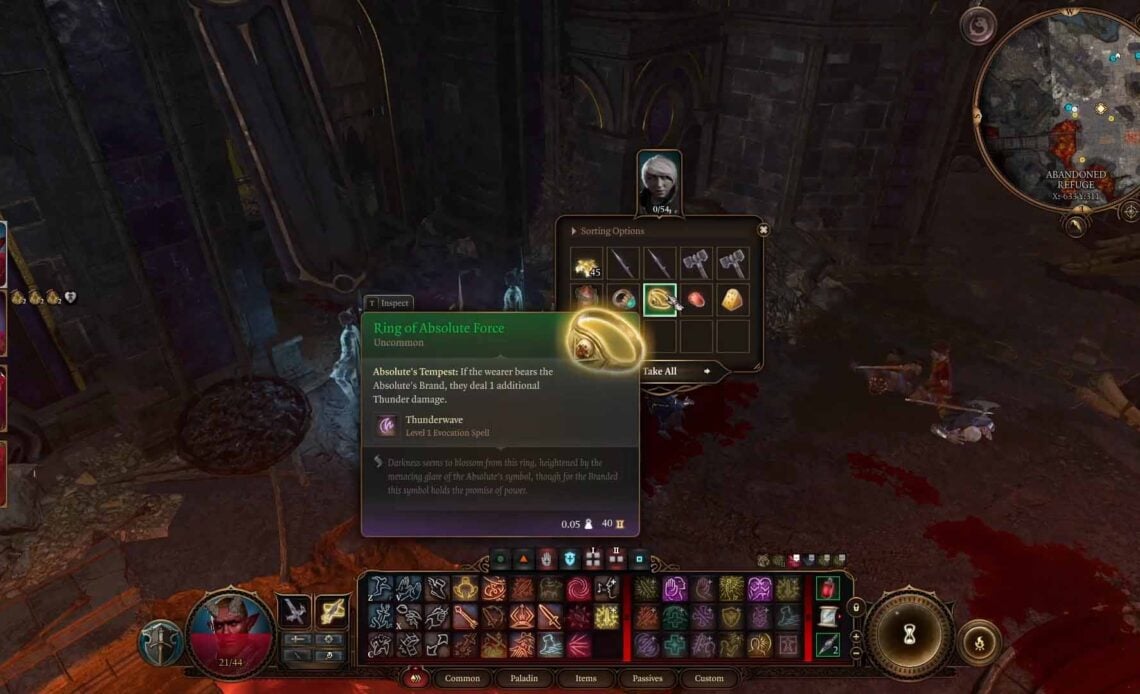Viewport: 1140px width, 694px height.
Task: Select the Ring of Absolute Force slot
Action: (x=660, y=299)
